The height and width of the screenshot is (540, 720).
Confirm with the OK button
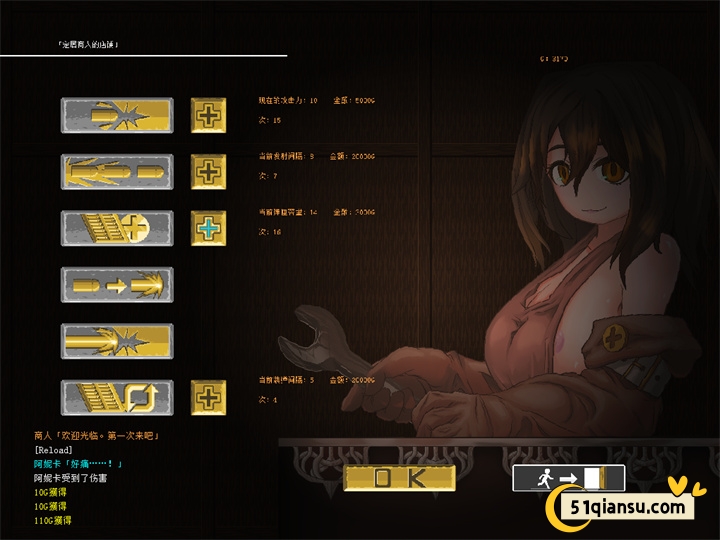(399, 478)
